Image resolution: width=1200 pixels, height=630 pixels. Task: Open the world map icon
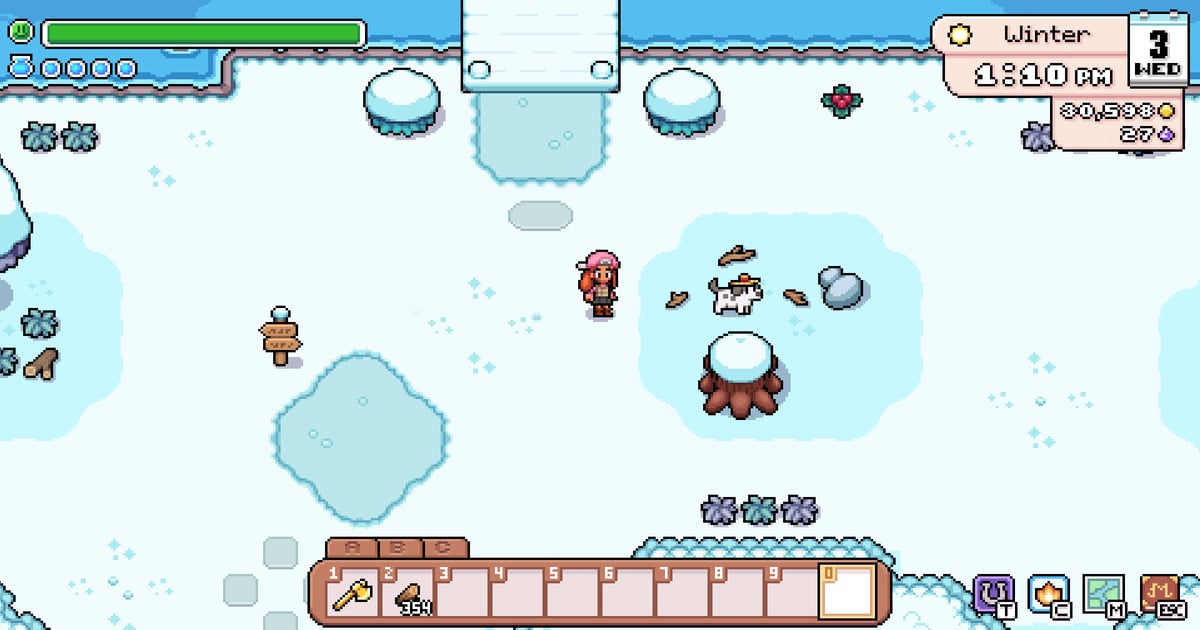(1103, 593)
